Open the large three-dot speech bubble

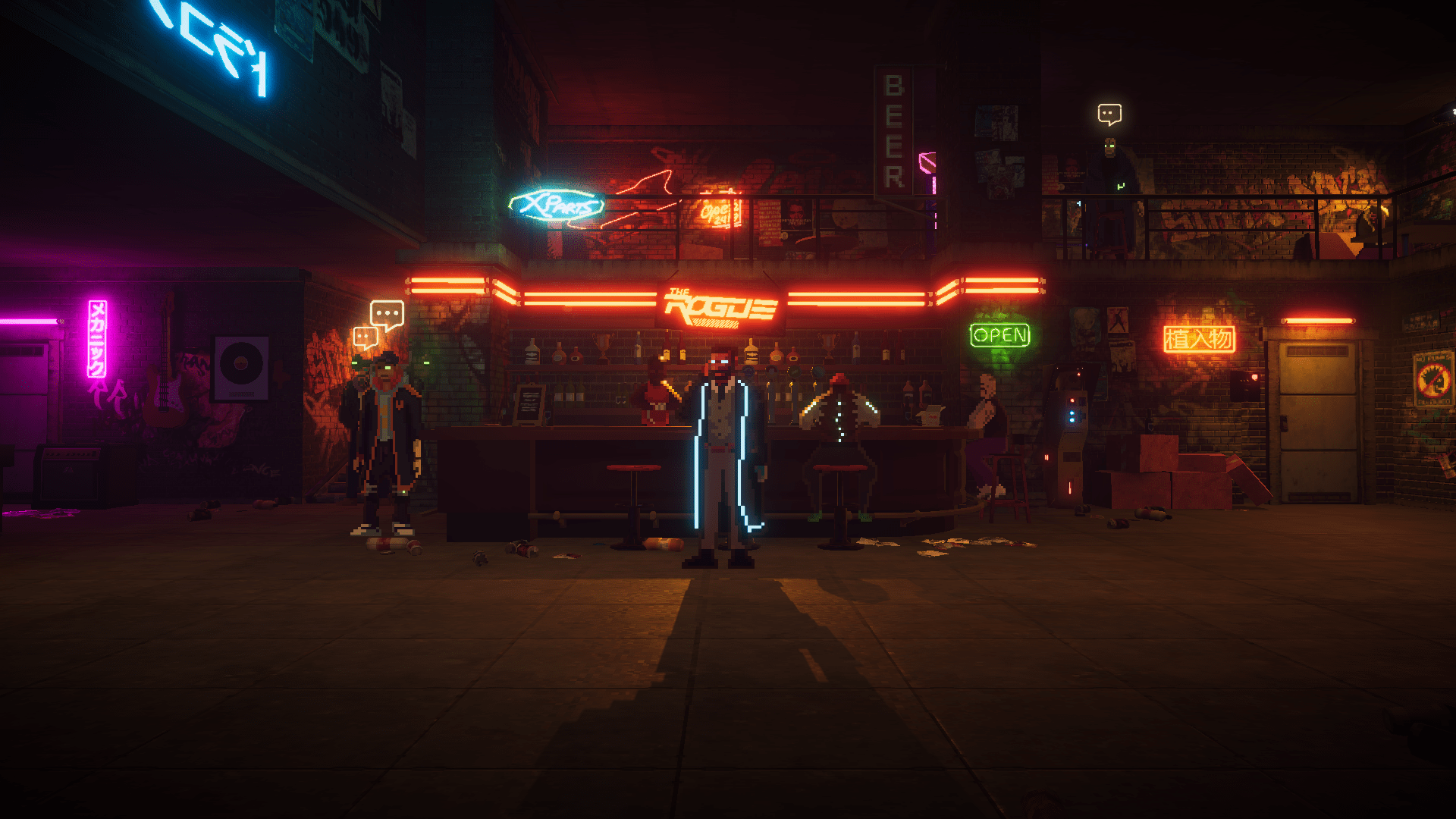tap(387, 313)
